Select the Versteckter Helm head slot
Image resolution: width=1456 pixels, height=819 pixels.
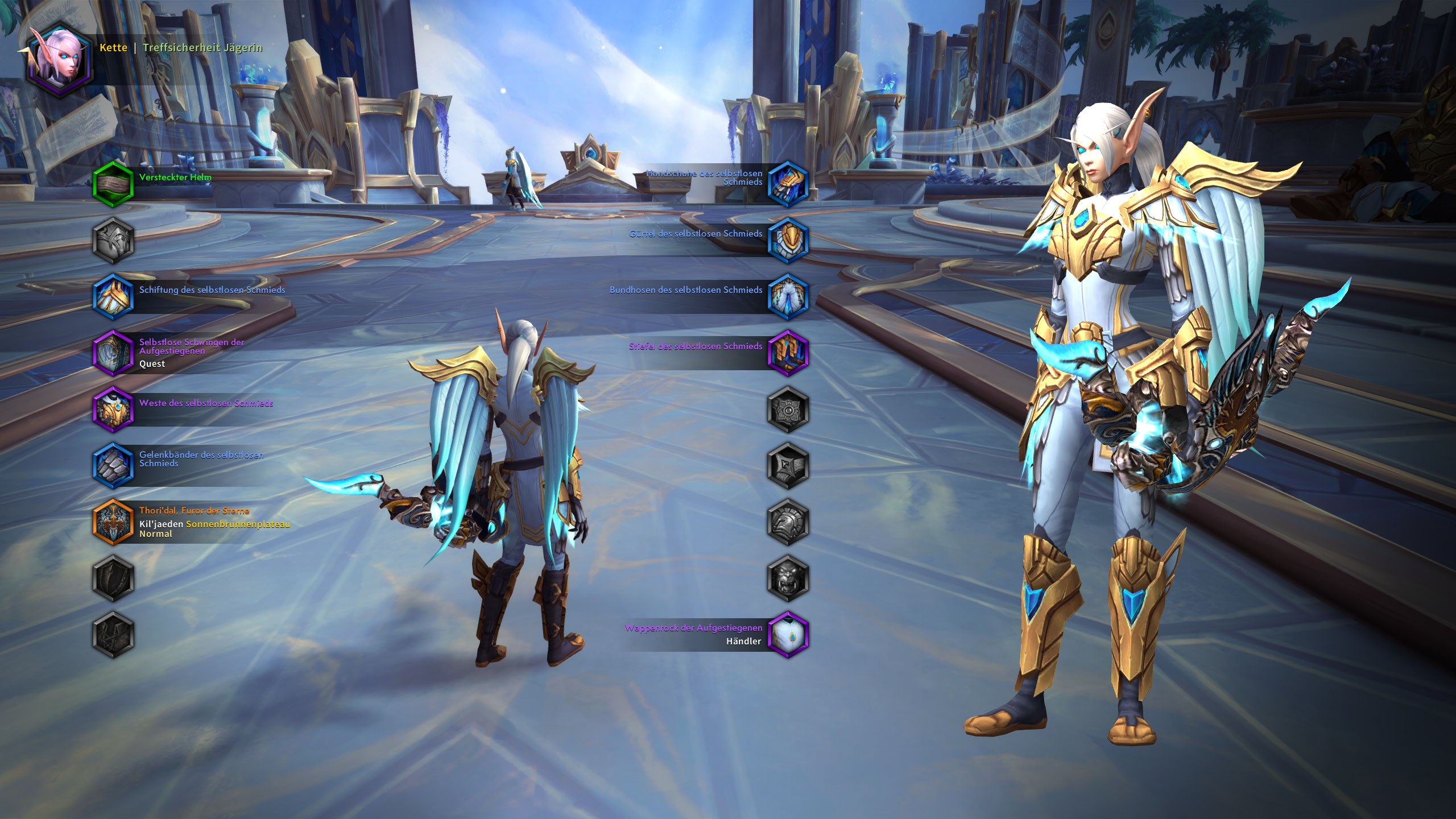click(x=113, y=183)
